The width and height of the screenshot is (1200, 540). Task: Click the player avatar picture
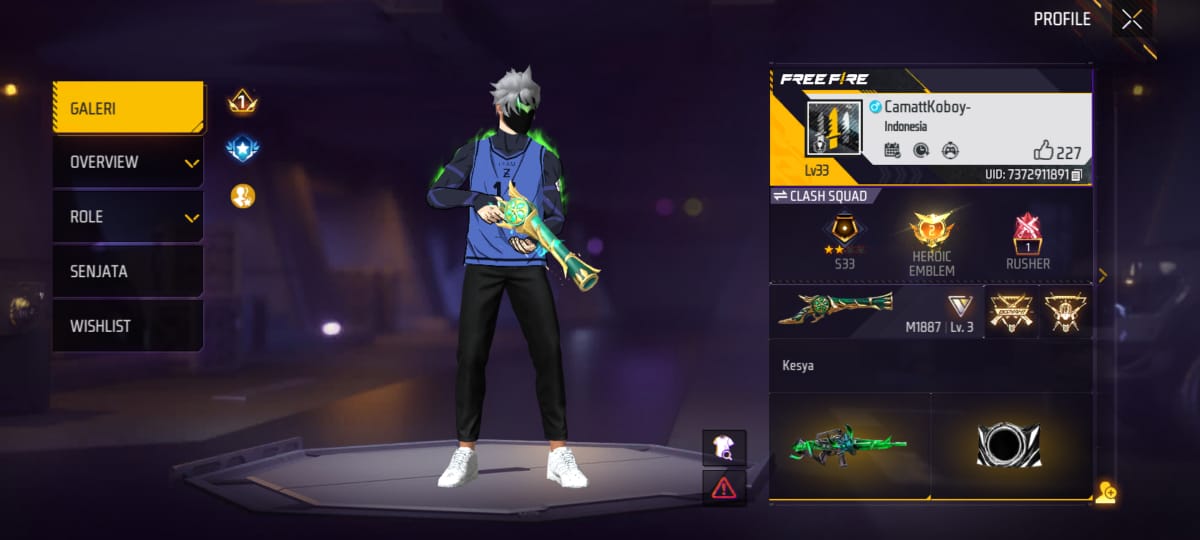coord(834,129)
